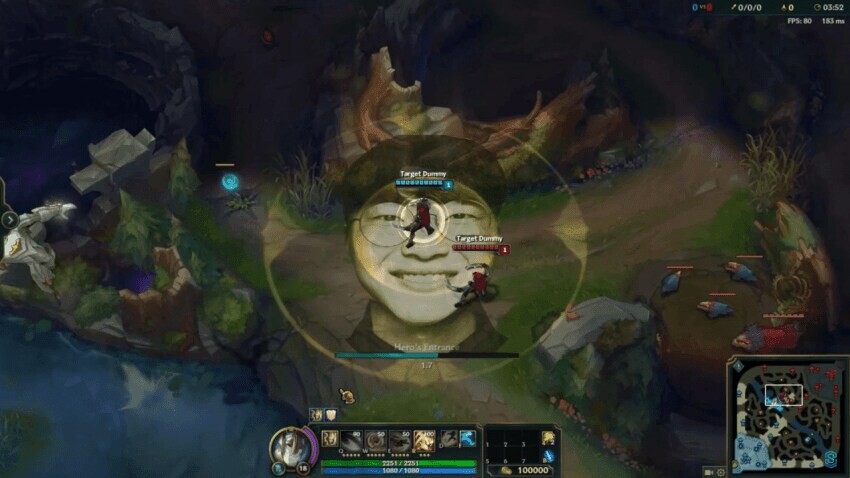Use the blue Flash summoner spell
850x478 pixels.
click(467, 438)
